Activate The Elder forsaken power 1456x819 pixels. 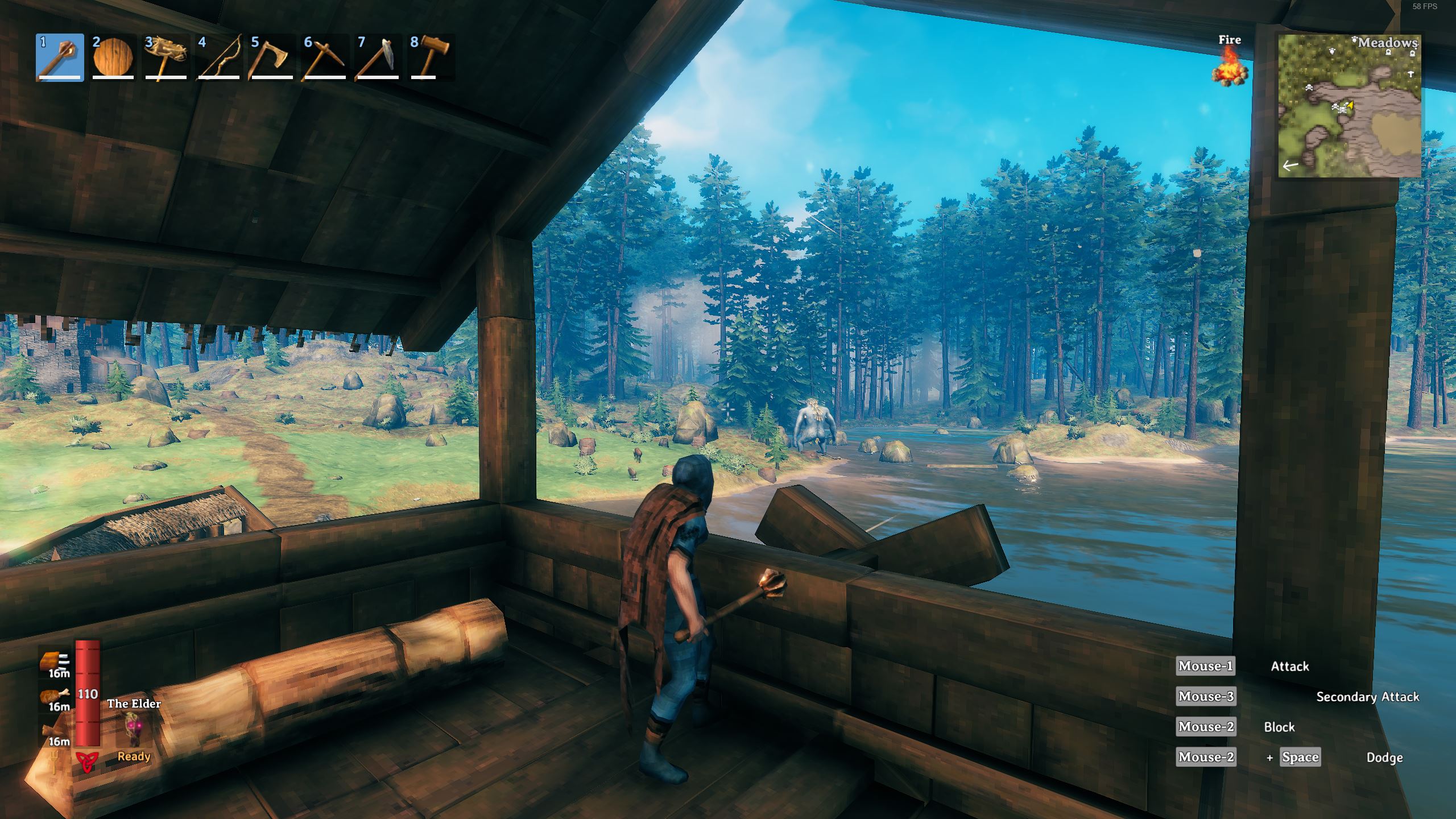tap(134, 730)
